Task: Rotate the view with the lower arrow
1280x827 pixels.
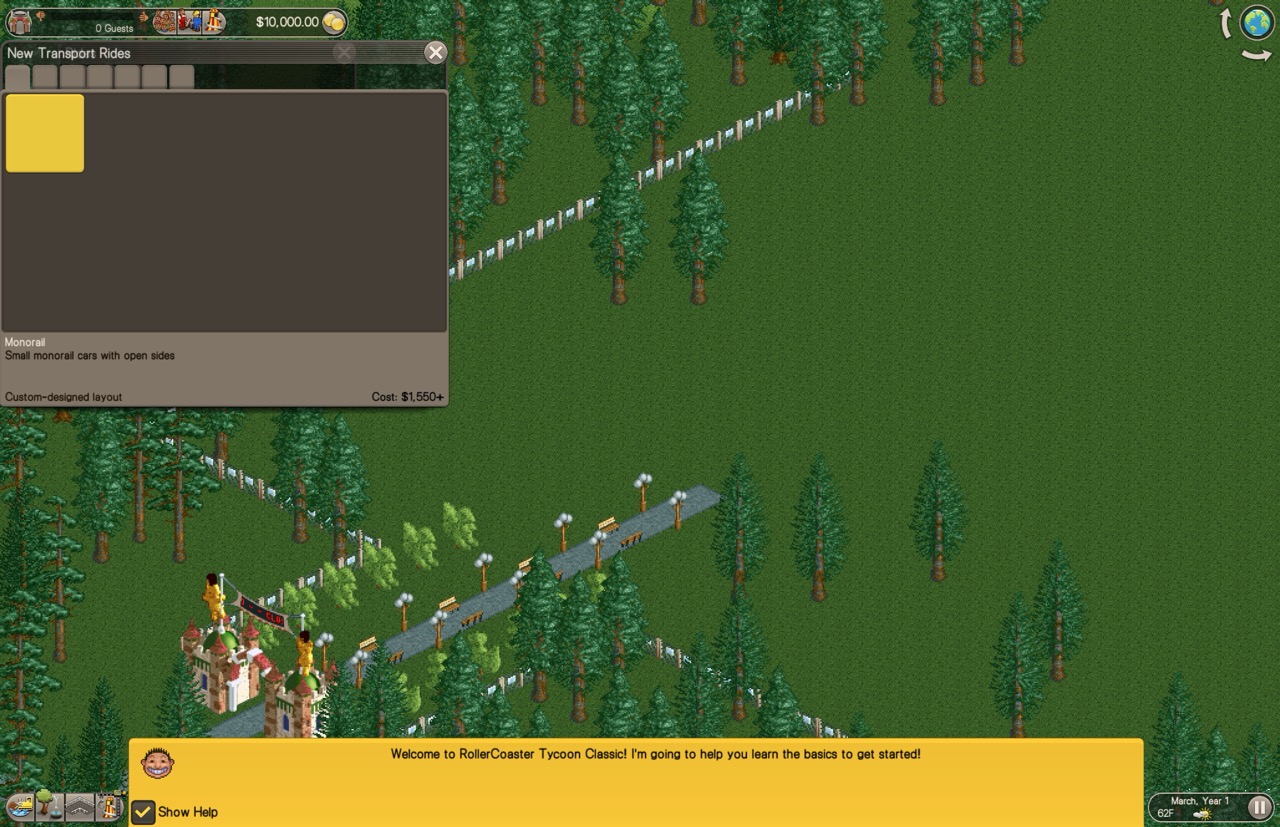Action: (x=1256, y=56)
